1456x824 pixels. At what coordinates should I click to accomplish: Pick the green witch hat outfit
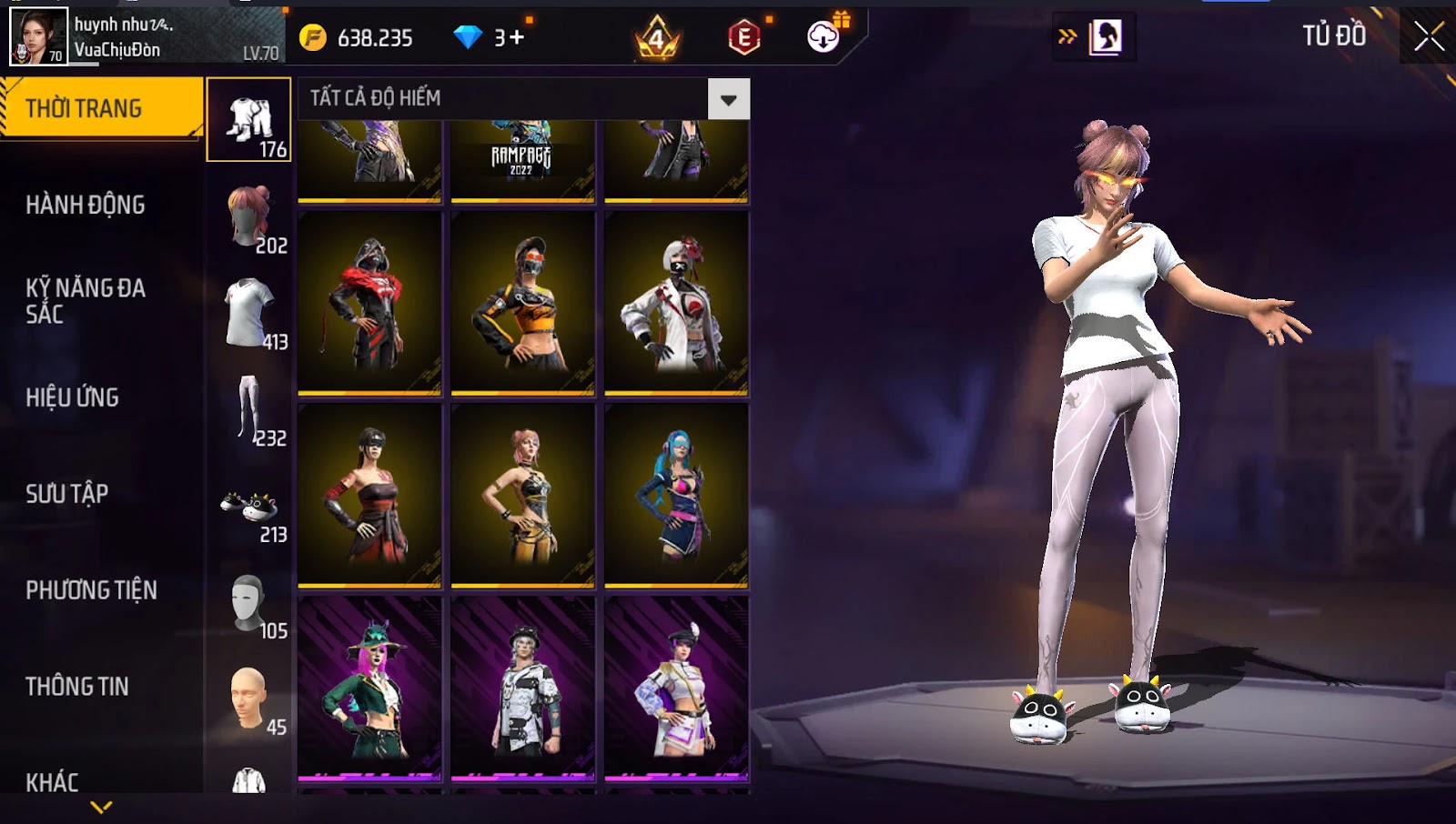[x=369, y=688]
